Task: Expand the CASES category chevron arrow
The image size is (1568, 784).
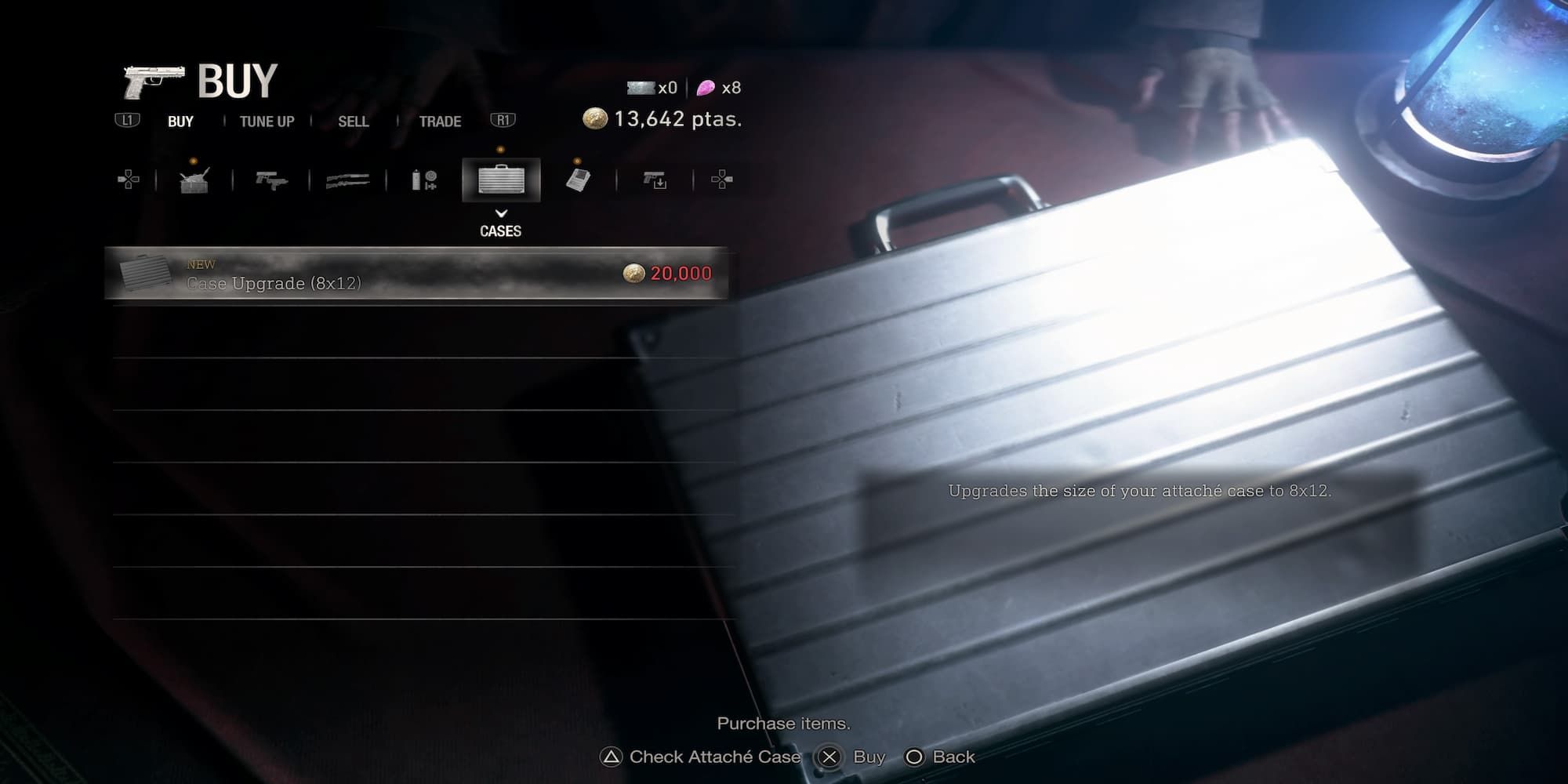Action: click(x=501, y=212)
